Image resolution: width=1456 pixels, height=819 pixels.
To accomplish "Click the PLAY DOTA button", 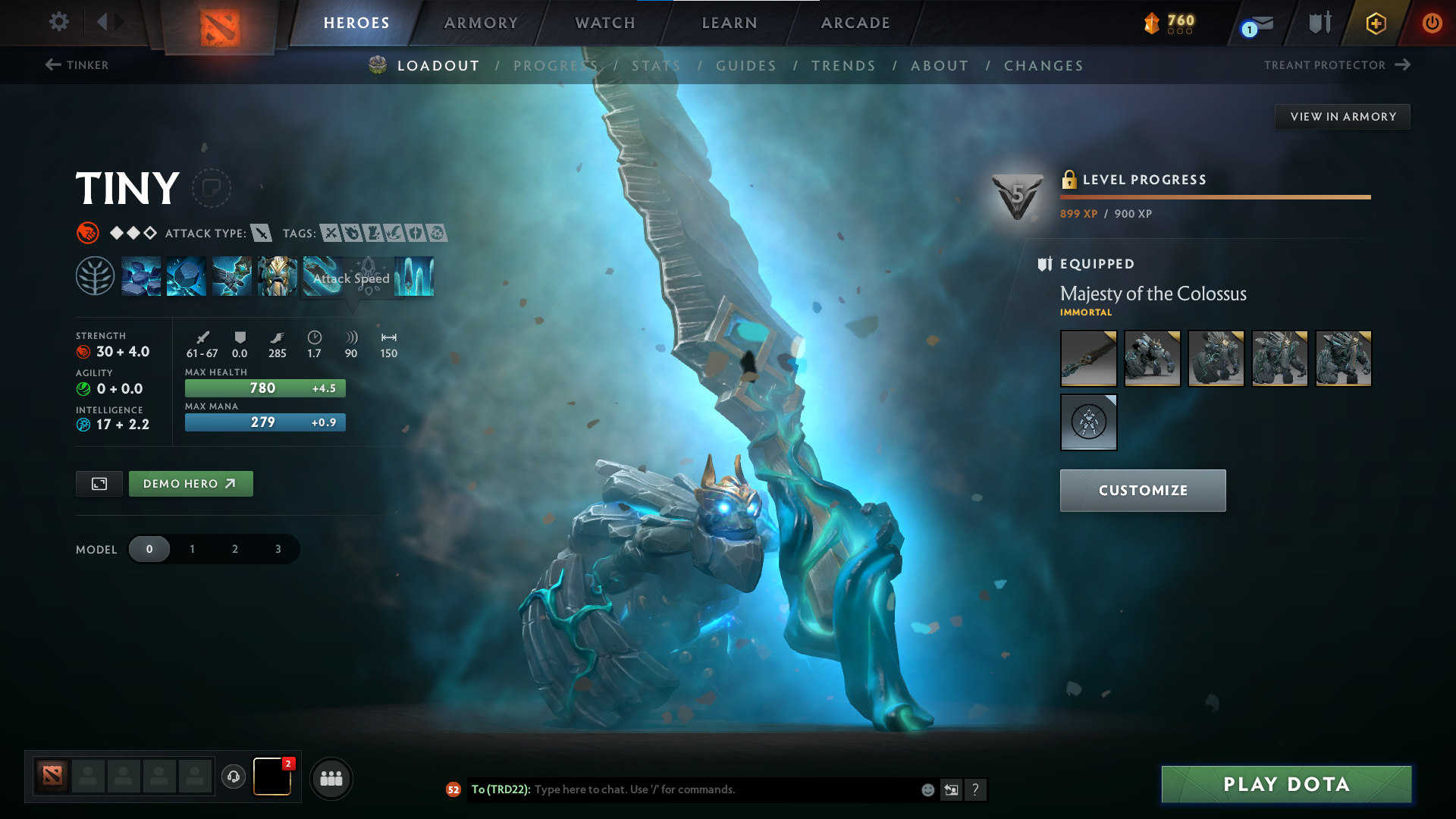I will pyautogui.click(x=1285, y=784).
